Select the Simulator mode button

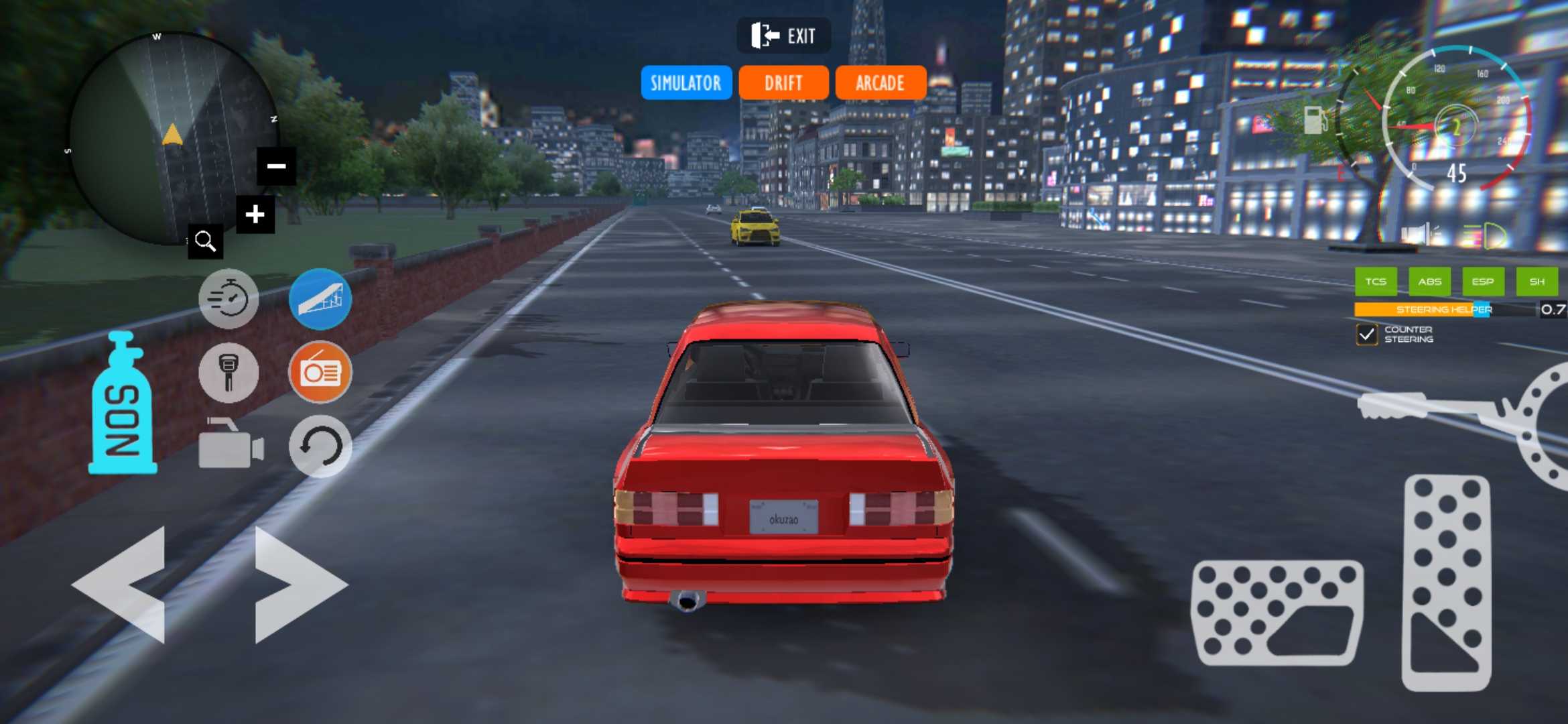click(685, 82)
